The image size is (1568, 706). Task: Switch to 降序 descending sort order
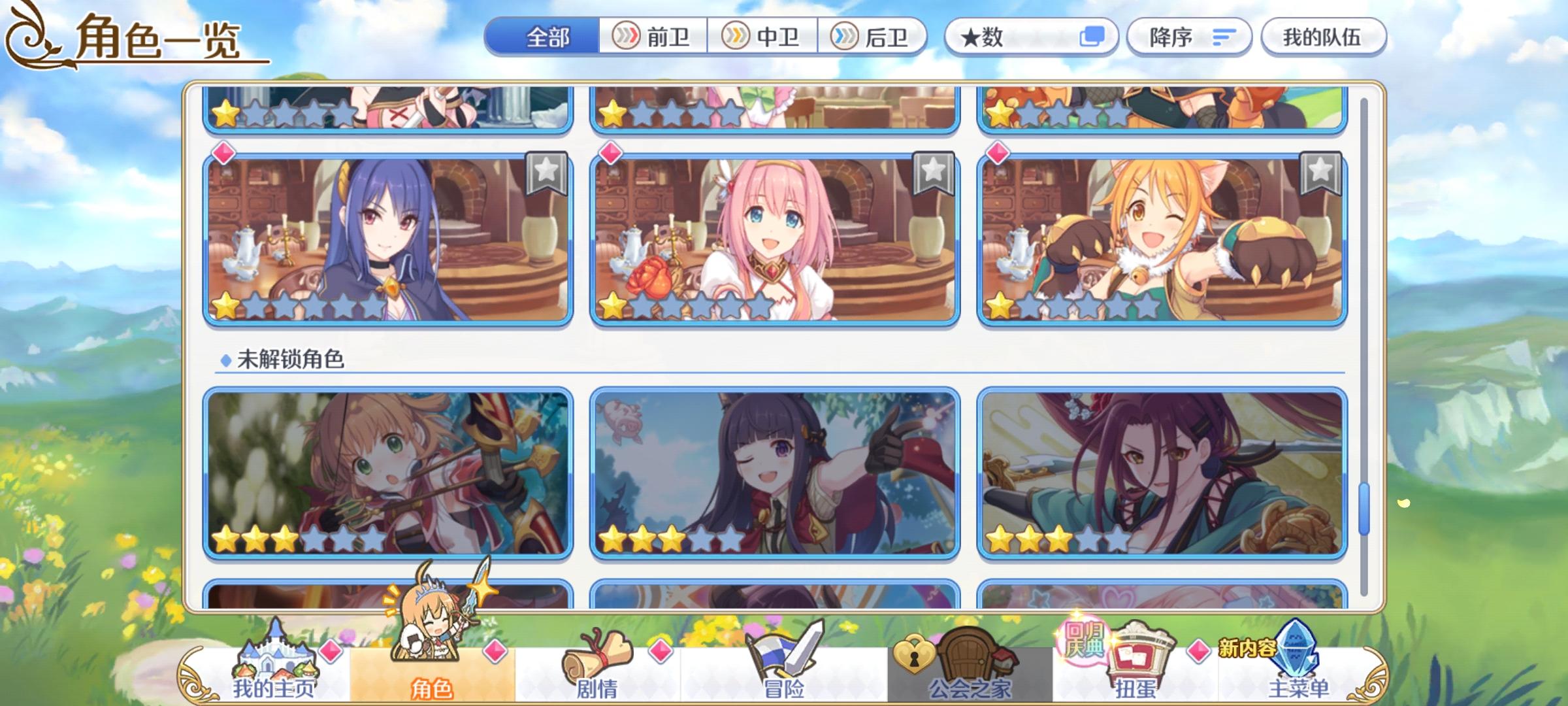[x=1189, y=37]
